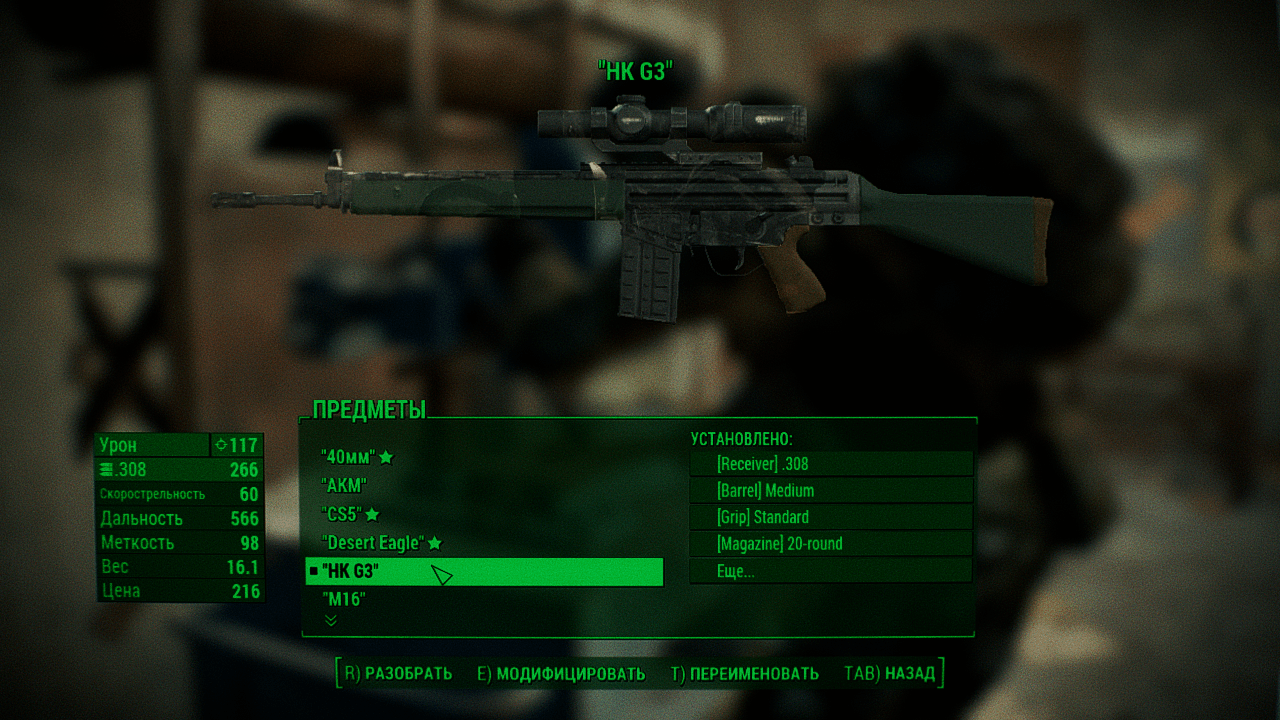Image resolution: width=1280 pixels, height=720 pixels.
Task: Click ПЕРЕИМЕНОВАТЬ to rename the weapon
Action: pos(745,674)
